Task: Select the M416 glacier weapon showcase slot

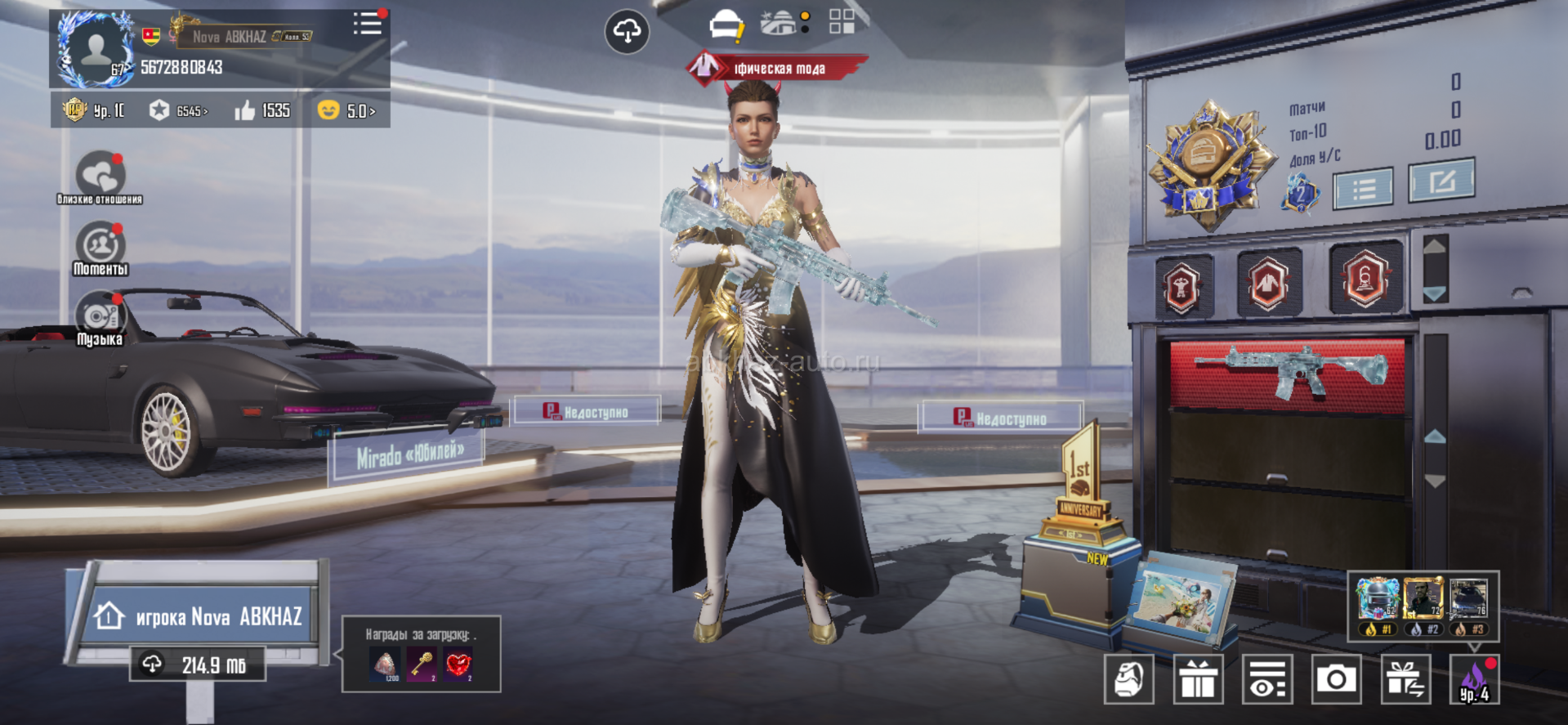Action: point(1288,374)
